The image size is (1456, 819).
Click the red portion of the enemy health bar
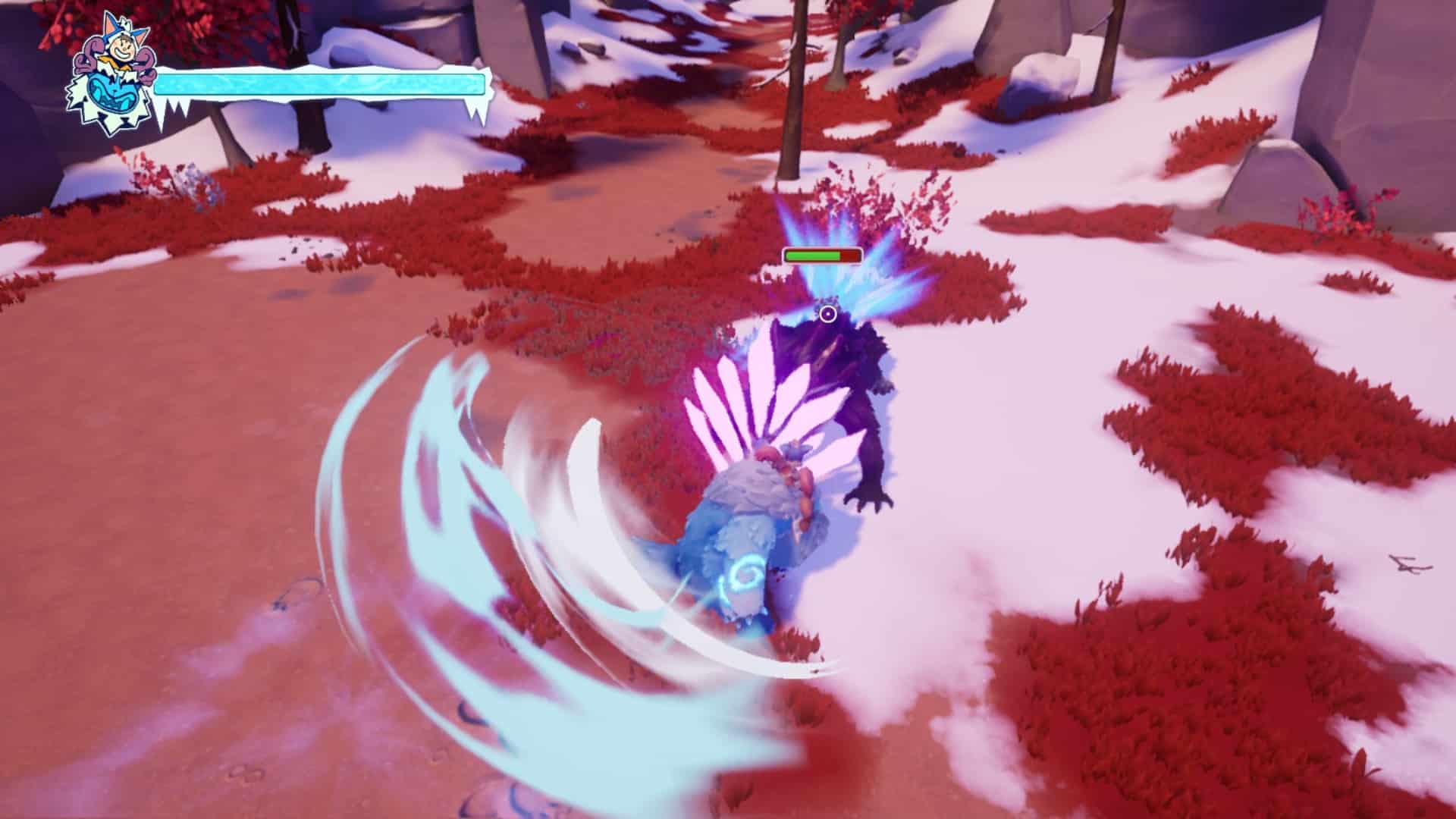pos(851,256)
